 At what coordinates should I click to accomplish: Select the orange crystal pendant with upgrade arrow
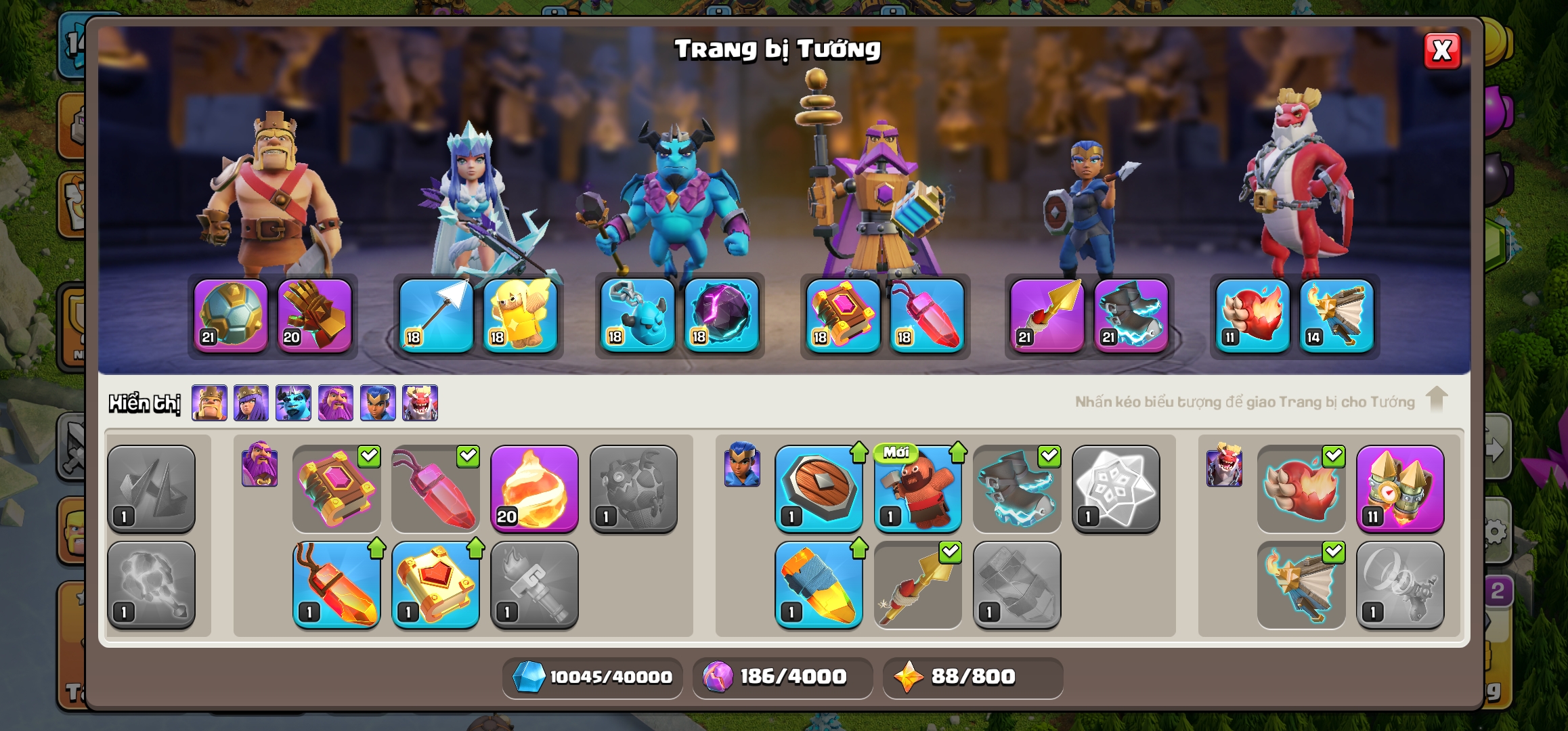pos(336,585)
